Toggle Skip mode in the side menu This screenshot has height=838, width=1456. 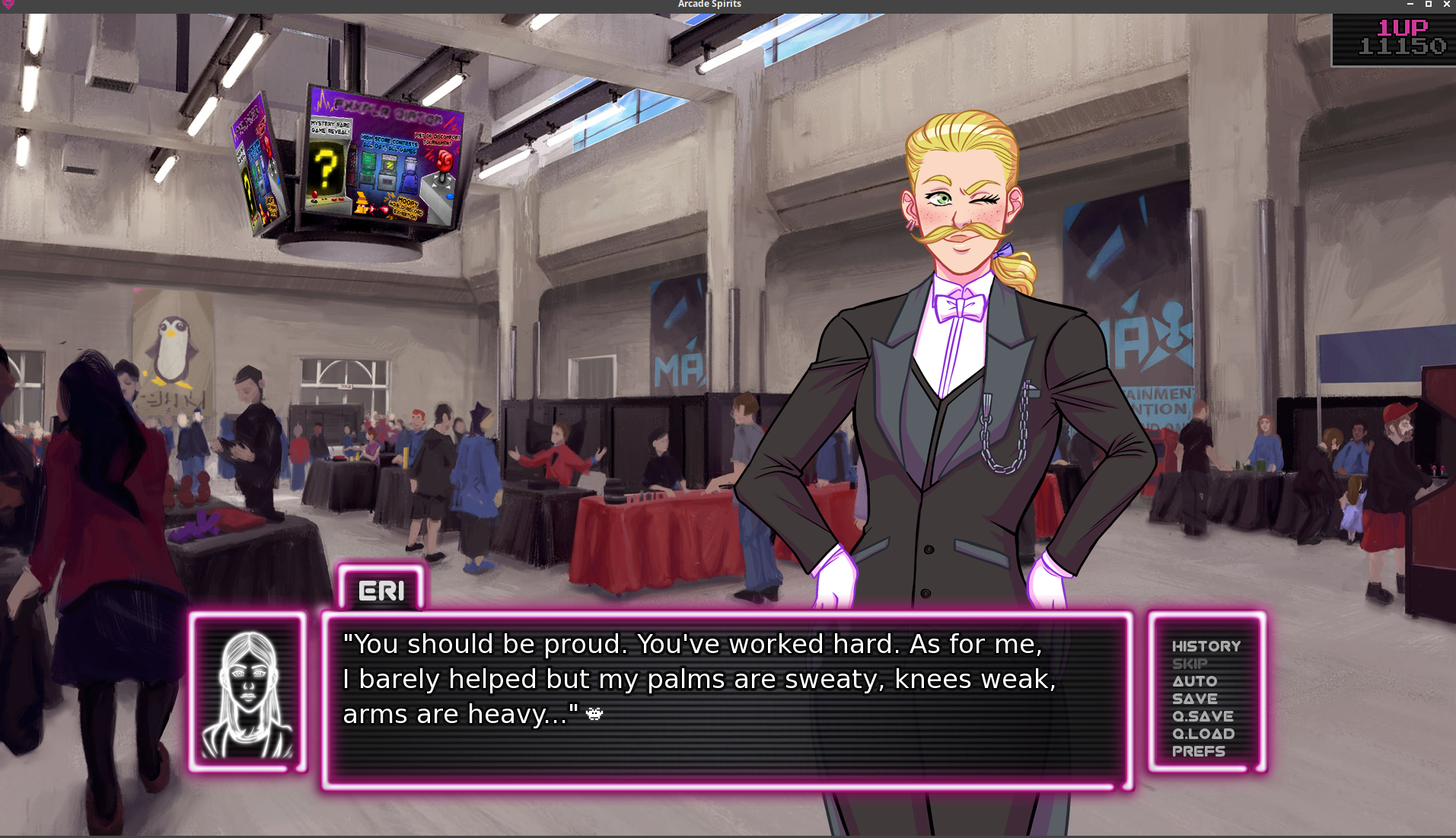point(1189,664)
